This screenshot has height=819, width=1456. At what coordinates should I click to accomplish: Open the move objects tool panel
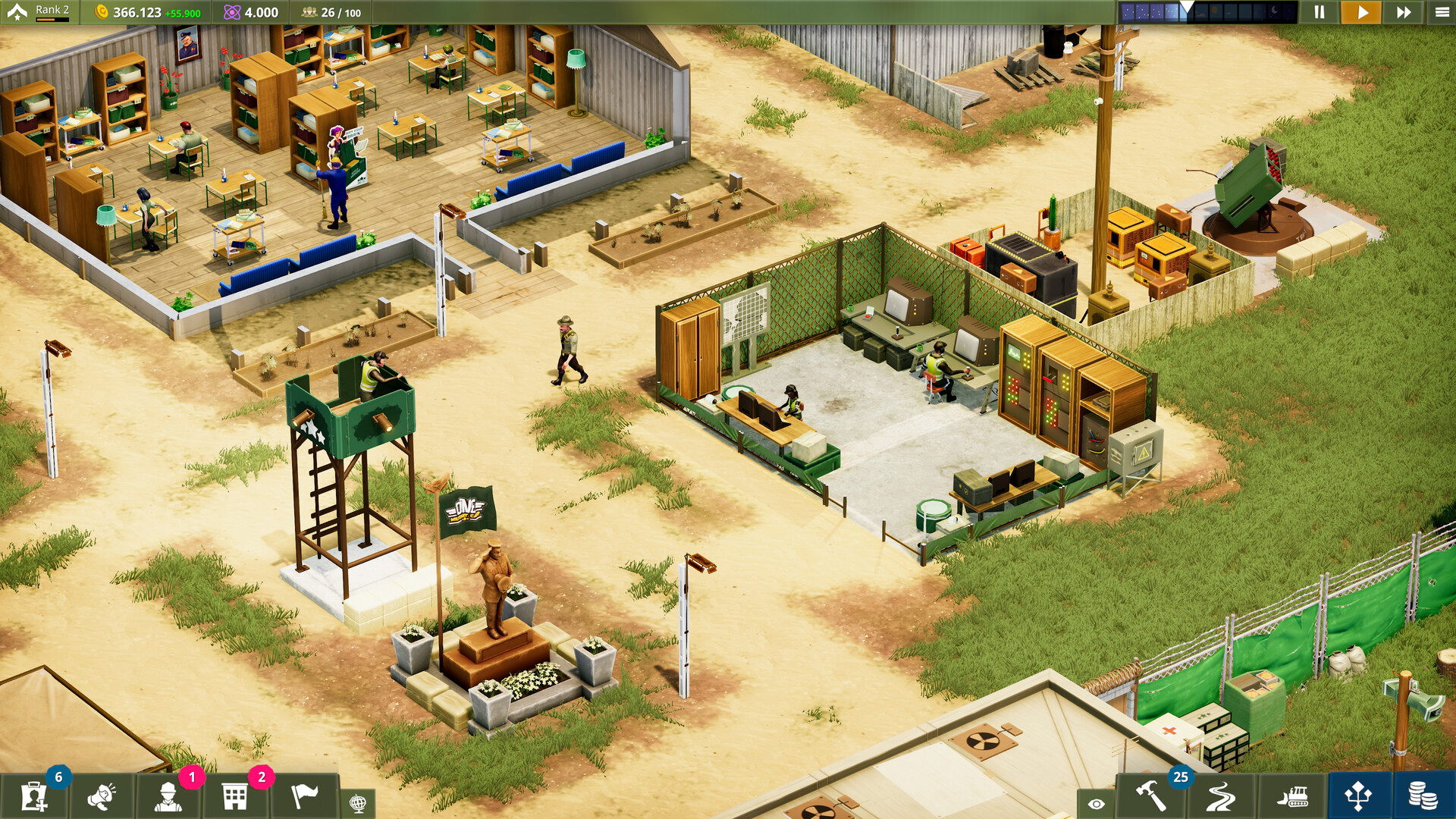pyautogui.click(x=1358, y=797)
